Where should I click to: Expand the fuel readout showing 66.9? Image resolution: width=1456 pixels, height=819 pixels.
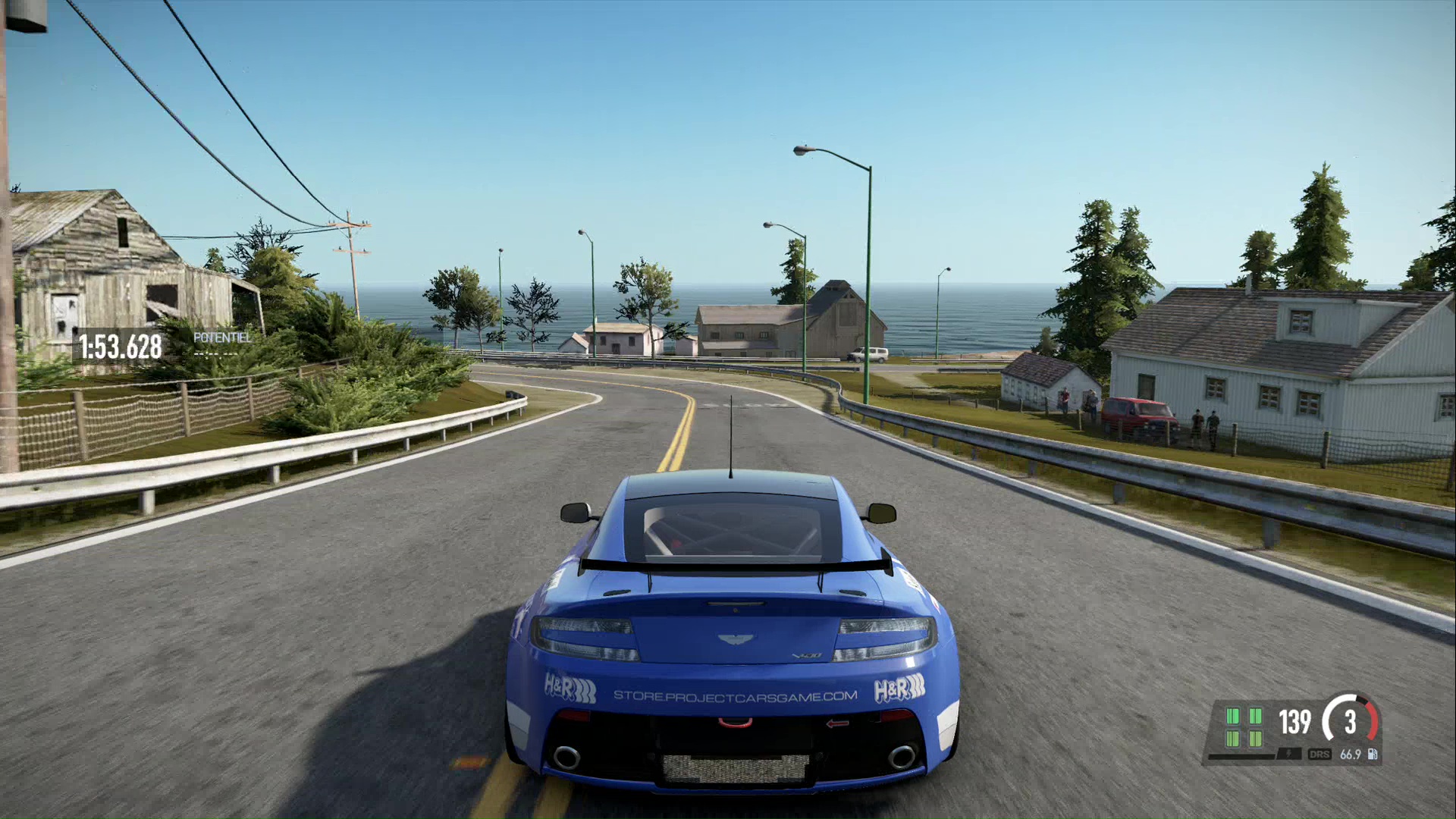[x=1351, y=755]
